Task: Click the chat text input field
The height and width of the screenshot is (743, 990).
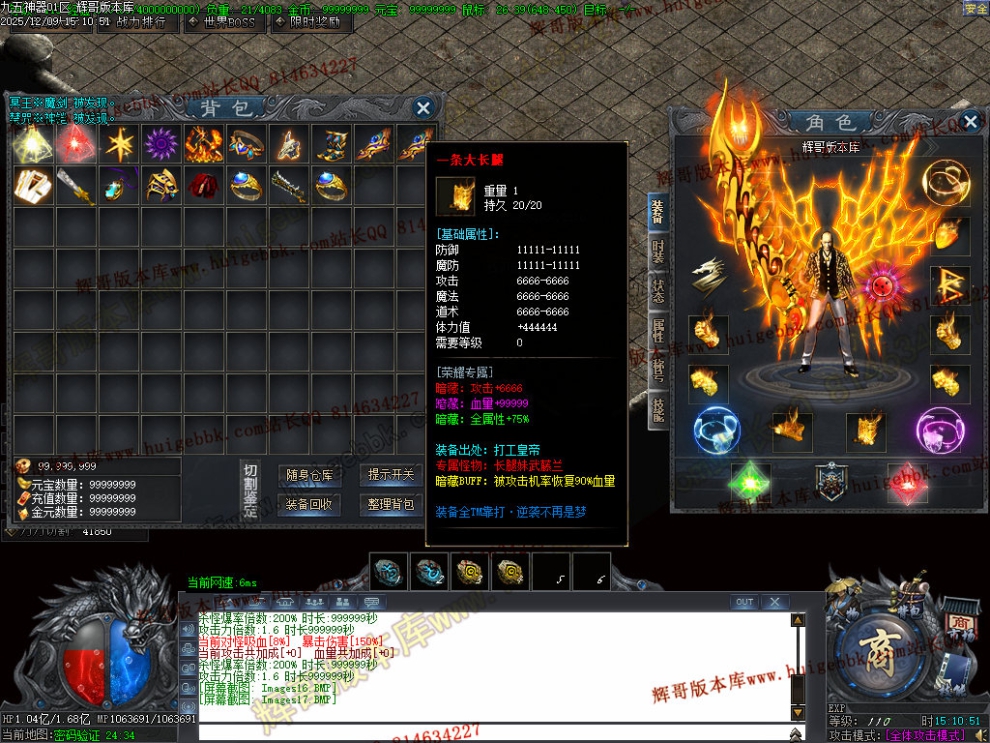Action: coord(490,733)
